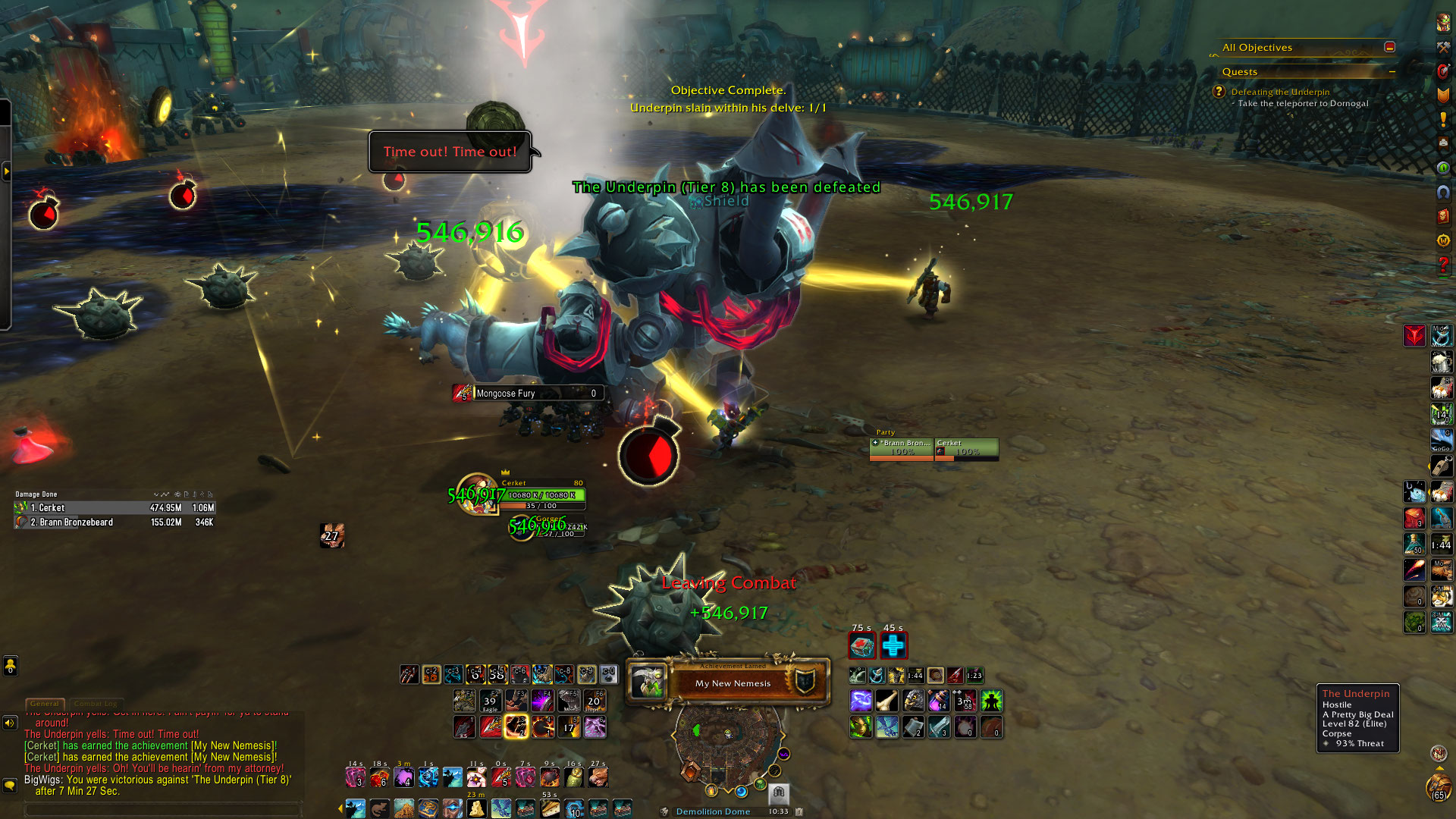Open the General chat tab
The height and width of the screenshot is (819, 1456).
coord(44,704)
